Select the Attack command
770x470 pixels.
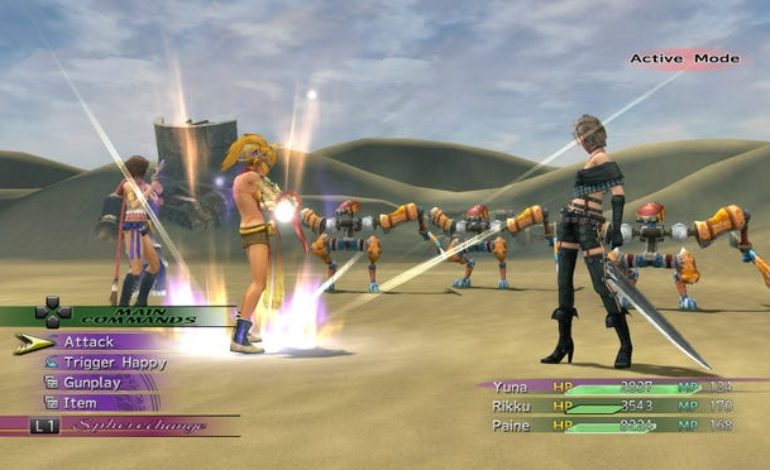pyautogui.click(x=90, y=342)
